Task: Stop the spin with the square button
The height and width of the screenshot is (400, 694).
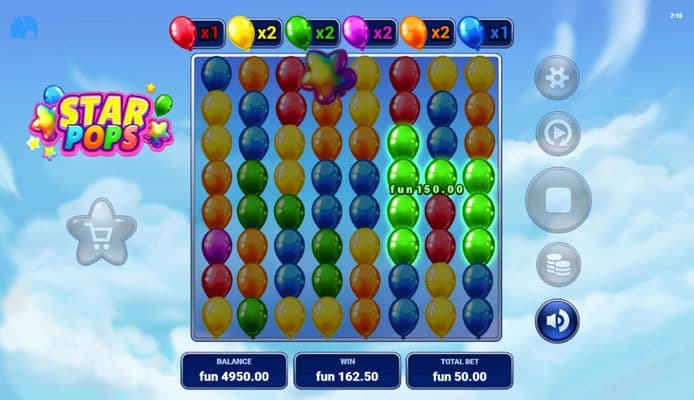Action: [558, 200]
